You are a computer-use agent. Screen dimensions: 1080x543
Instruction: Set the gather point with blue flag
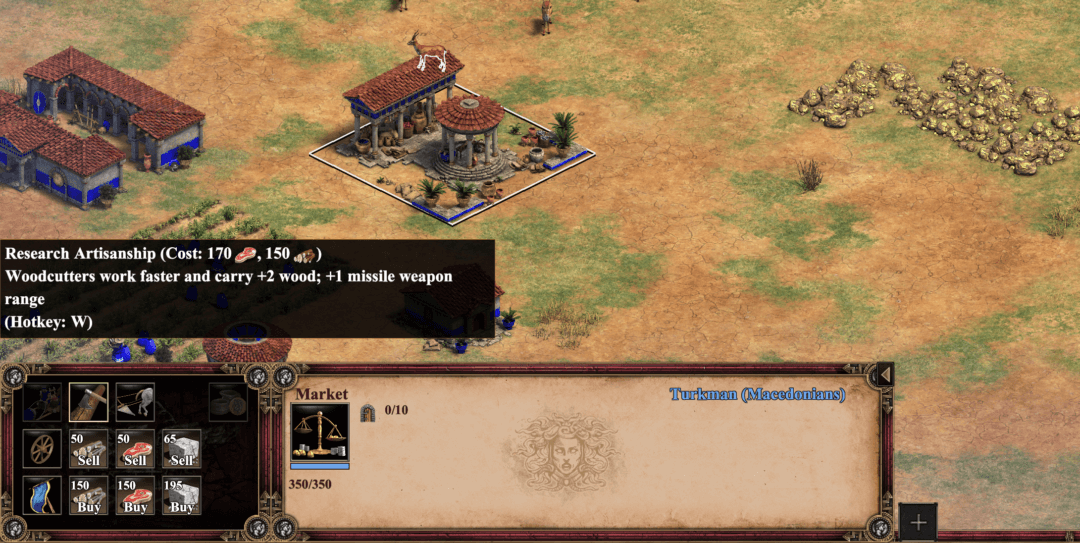tap(42, 495)
